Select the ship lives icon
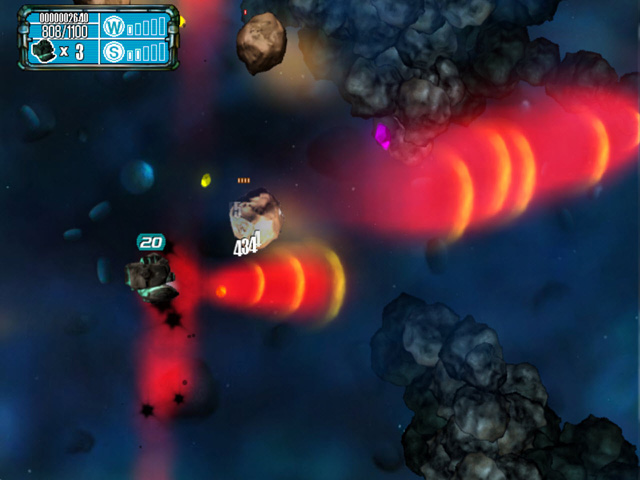The height and width of the screenshot is (480, 640). tap(43, 52)
